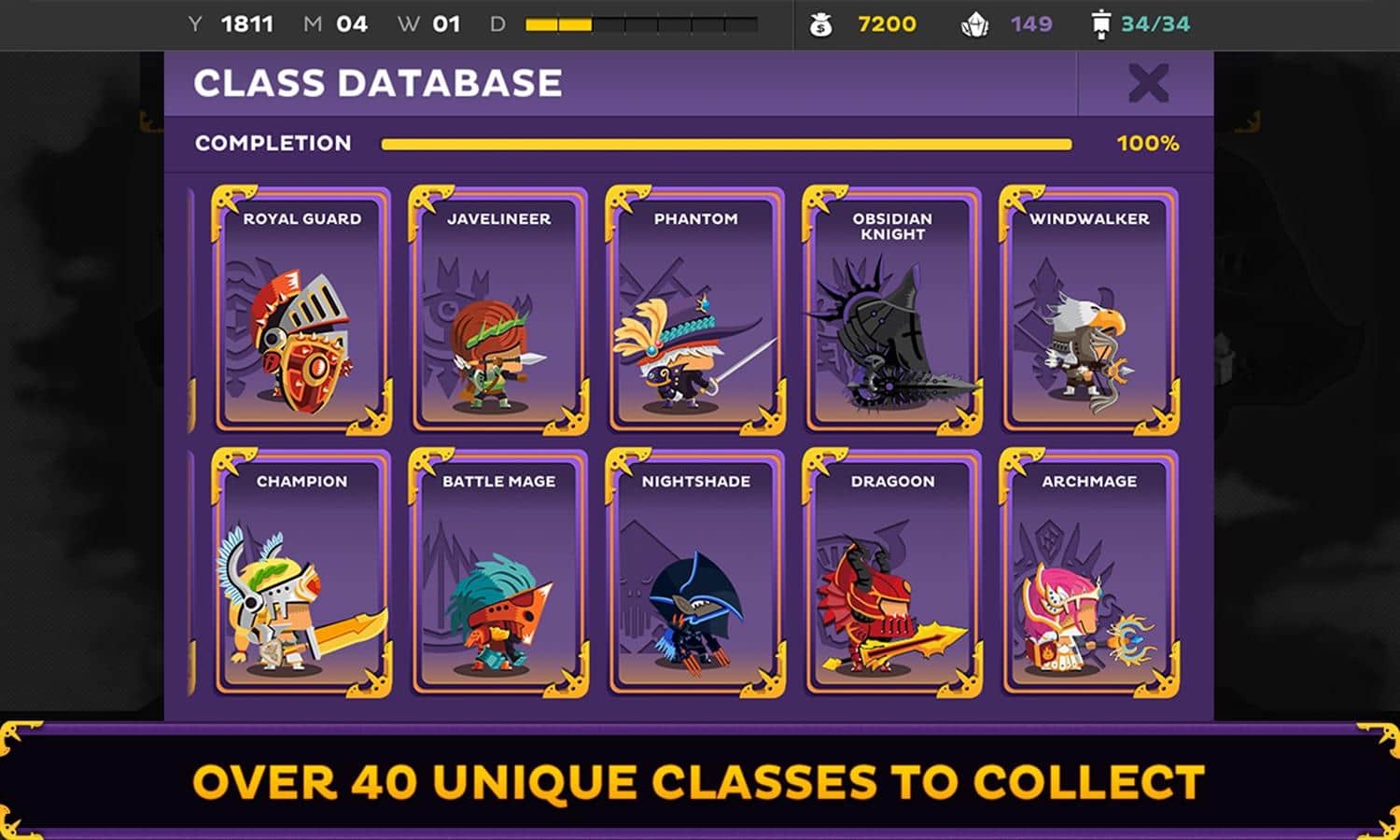Open the Javelineer class card
1400x840 pixels.
(x=498, y=311)
